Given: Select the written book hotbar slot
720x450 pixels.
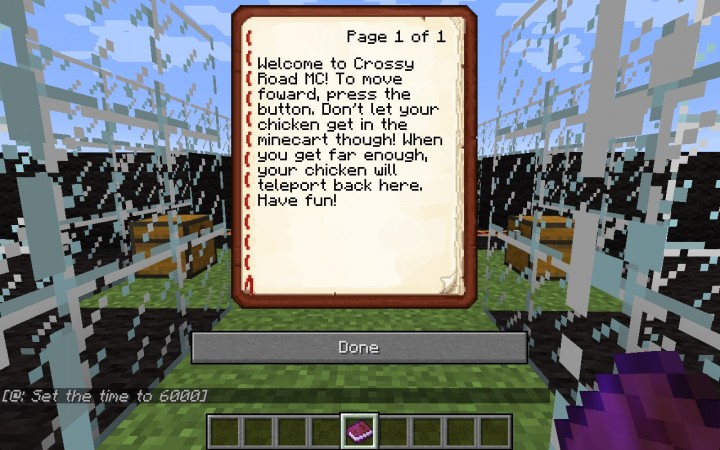Looking at the screenshot, I should (x=359, y=431).
